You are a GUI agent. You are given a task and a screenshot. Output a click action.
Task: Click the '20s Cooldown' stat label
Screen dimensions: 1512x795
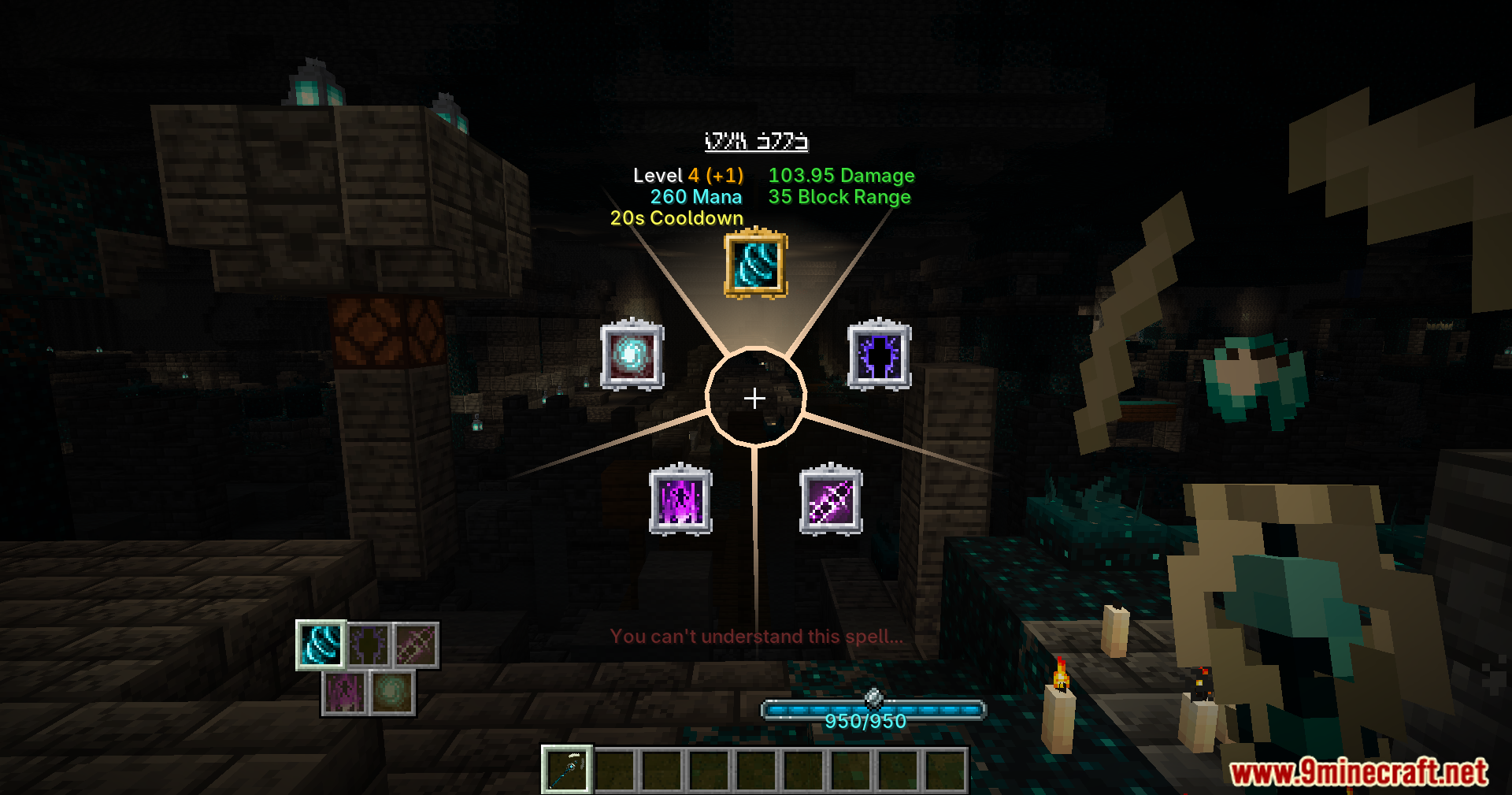(676, 218)
